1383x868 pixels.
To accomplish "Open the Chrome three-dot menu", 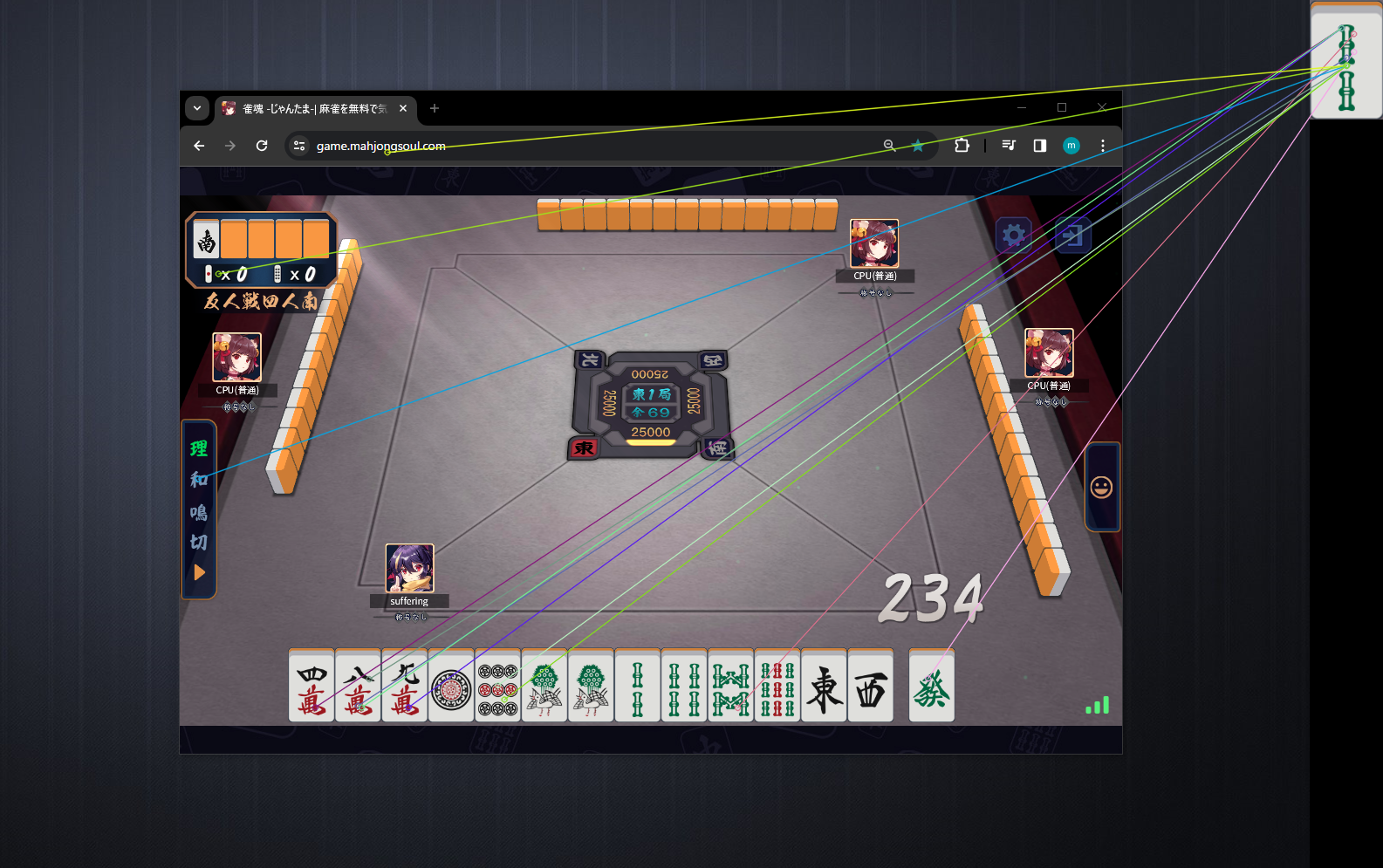I will pos(1102,146).
